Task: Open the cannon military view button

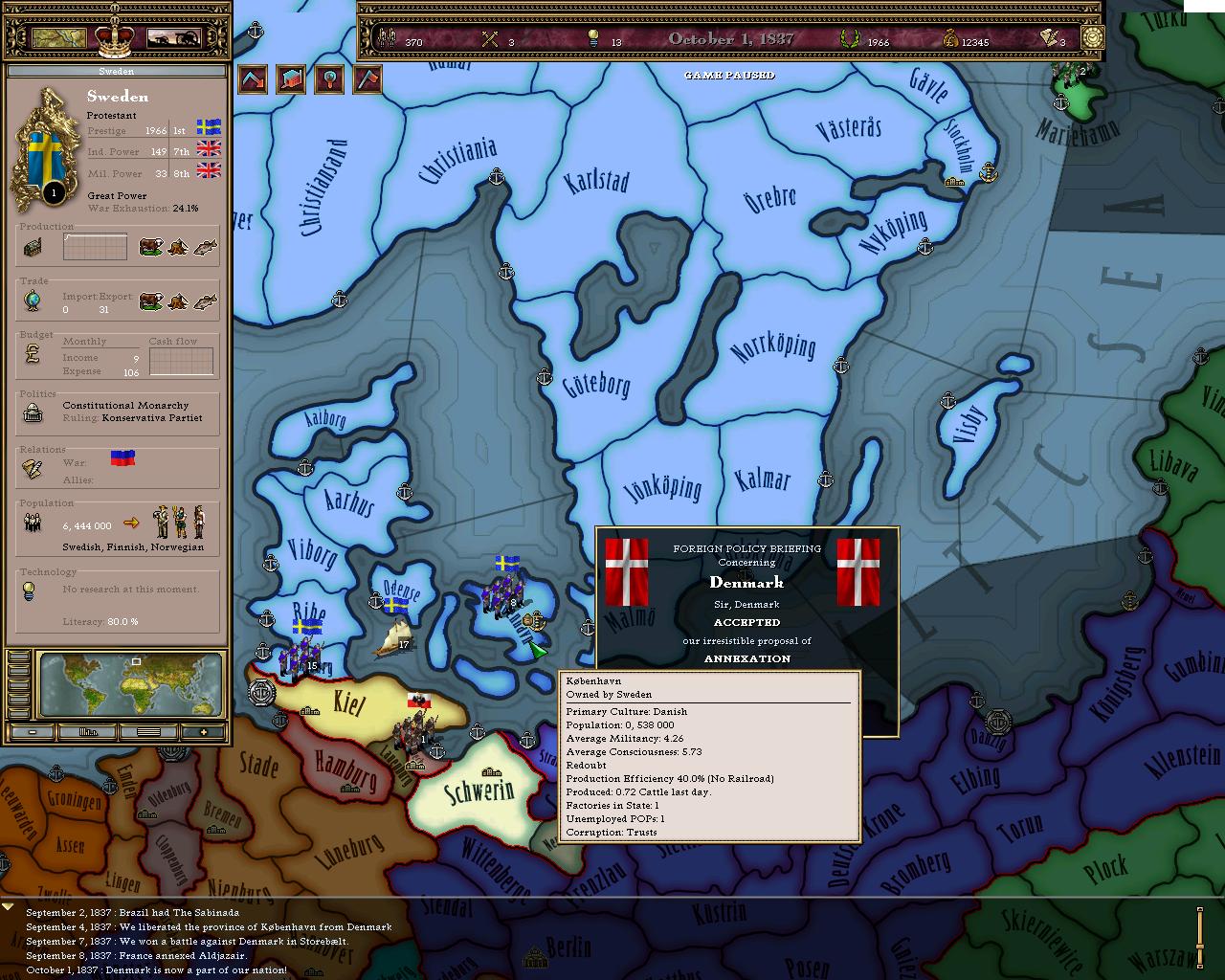Action: [173, 37]
